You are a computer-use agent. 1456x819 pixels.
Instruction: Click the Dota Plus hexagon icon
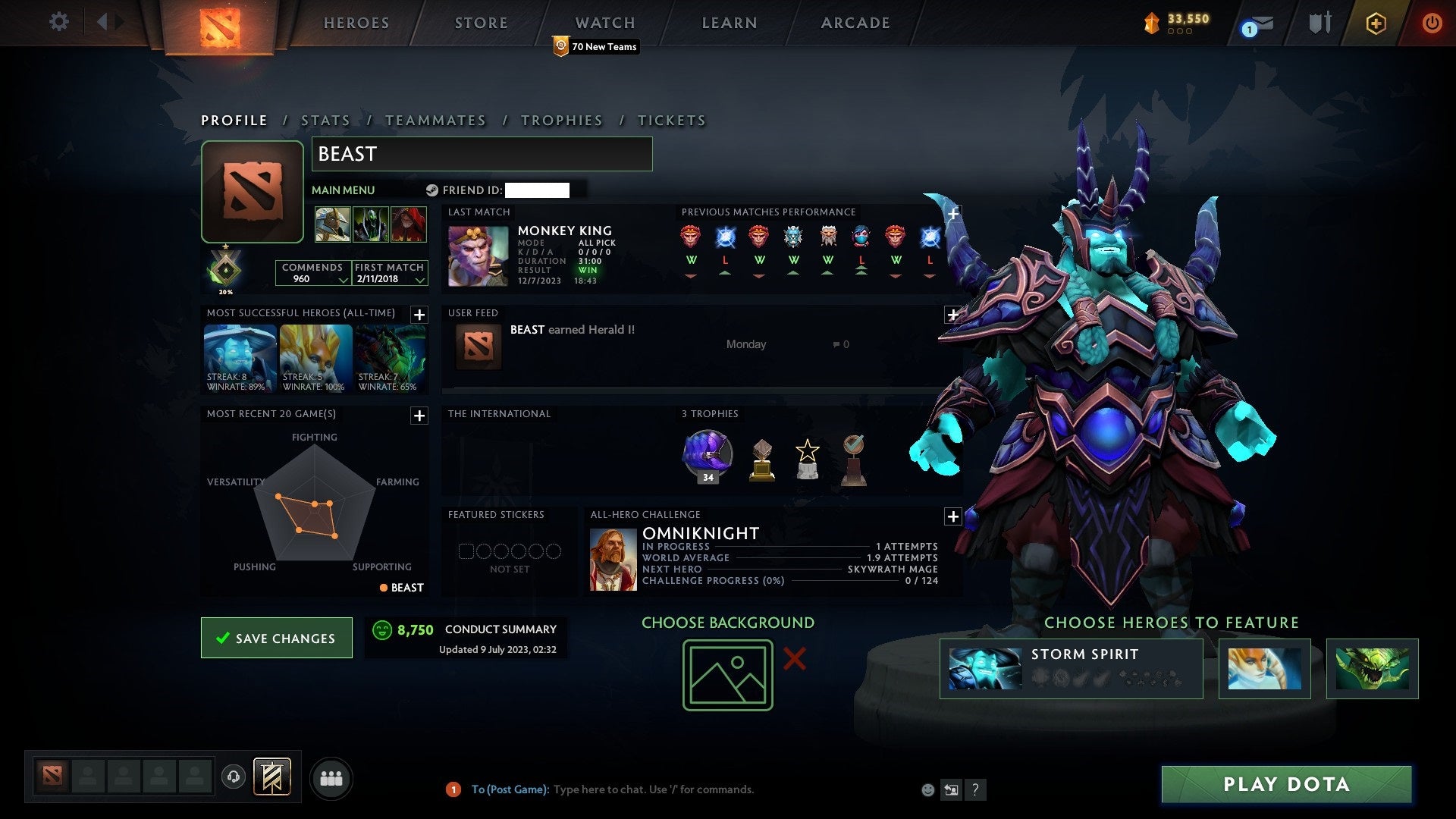1375,23
